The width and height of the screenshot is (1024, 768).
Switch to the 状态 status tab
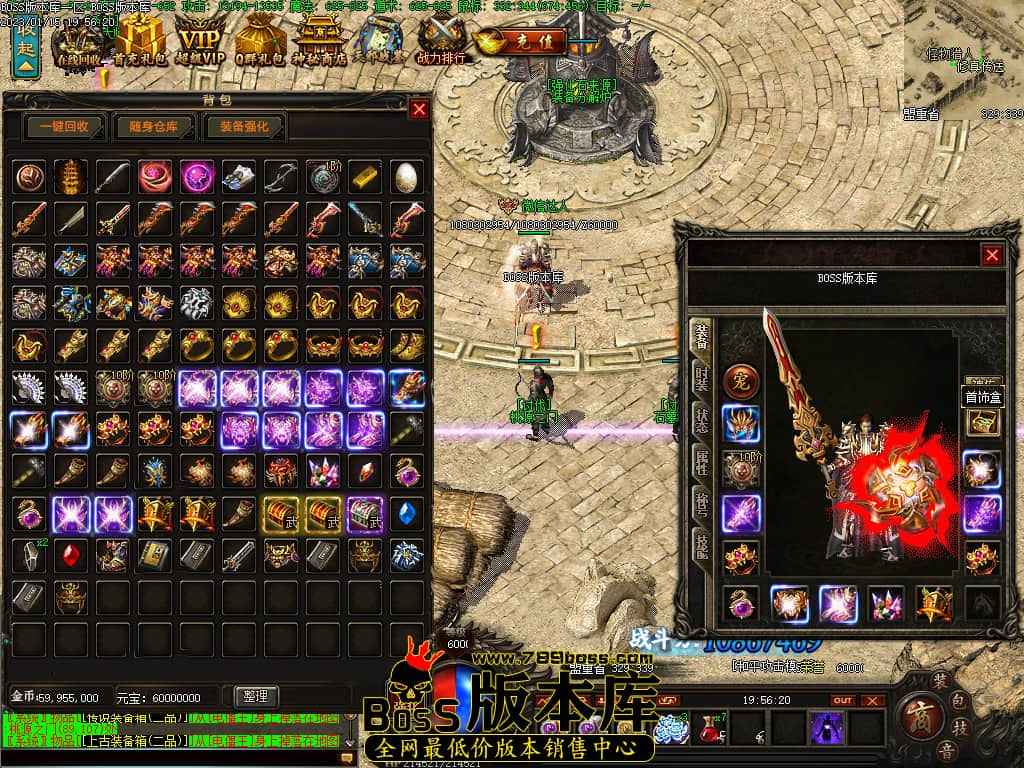click(703, 422)
